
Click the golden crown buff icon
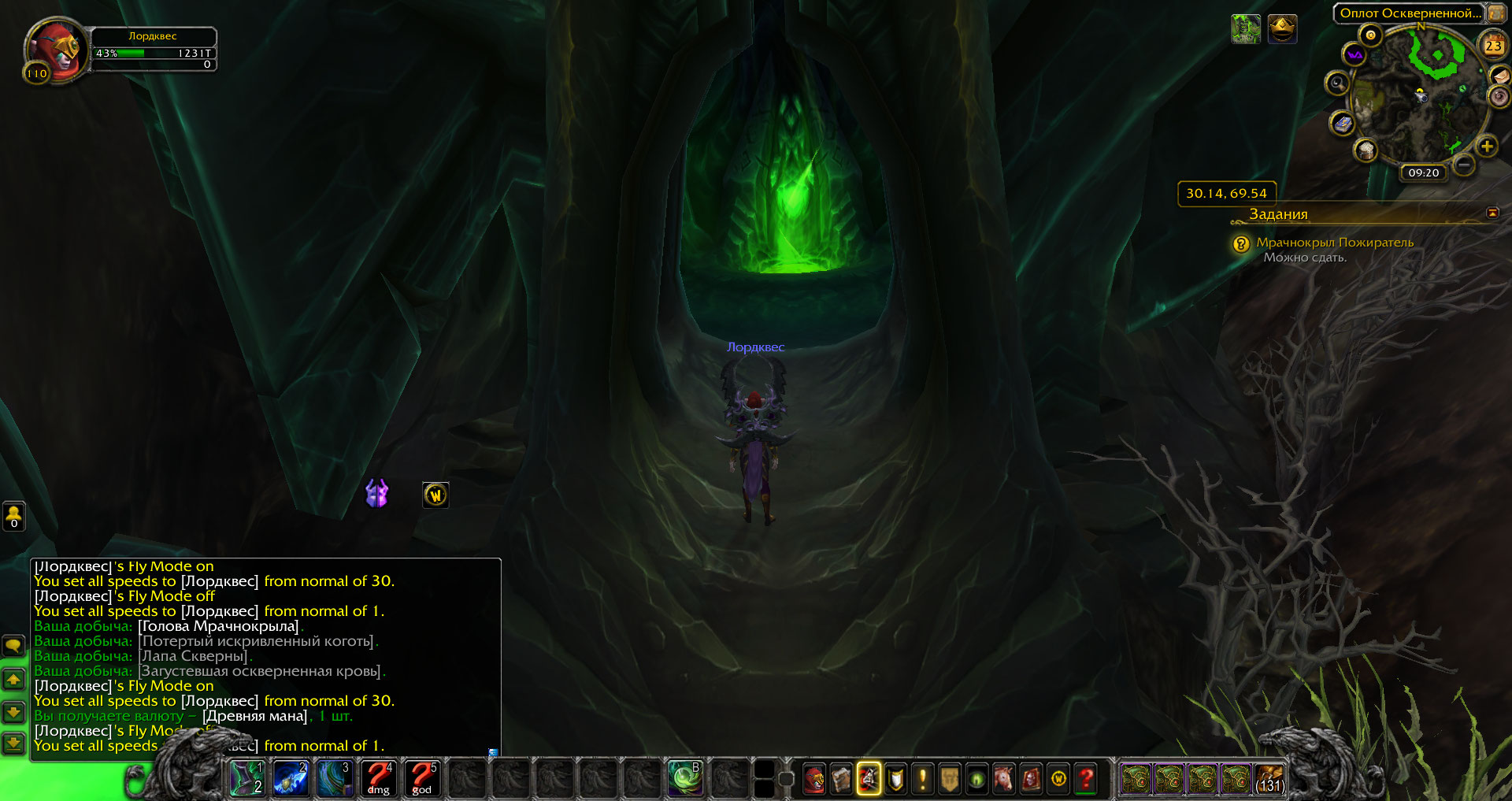point(1282,29)
